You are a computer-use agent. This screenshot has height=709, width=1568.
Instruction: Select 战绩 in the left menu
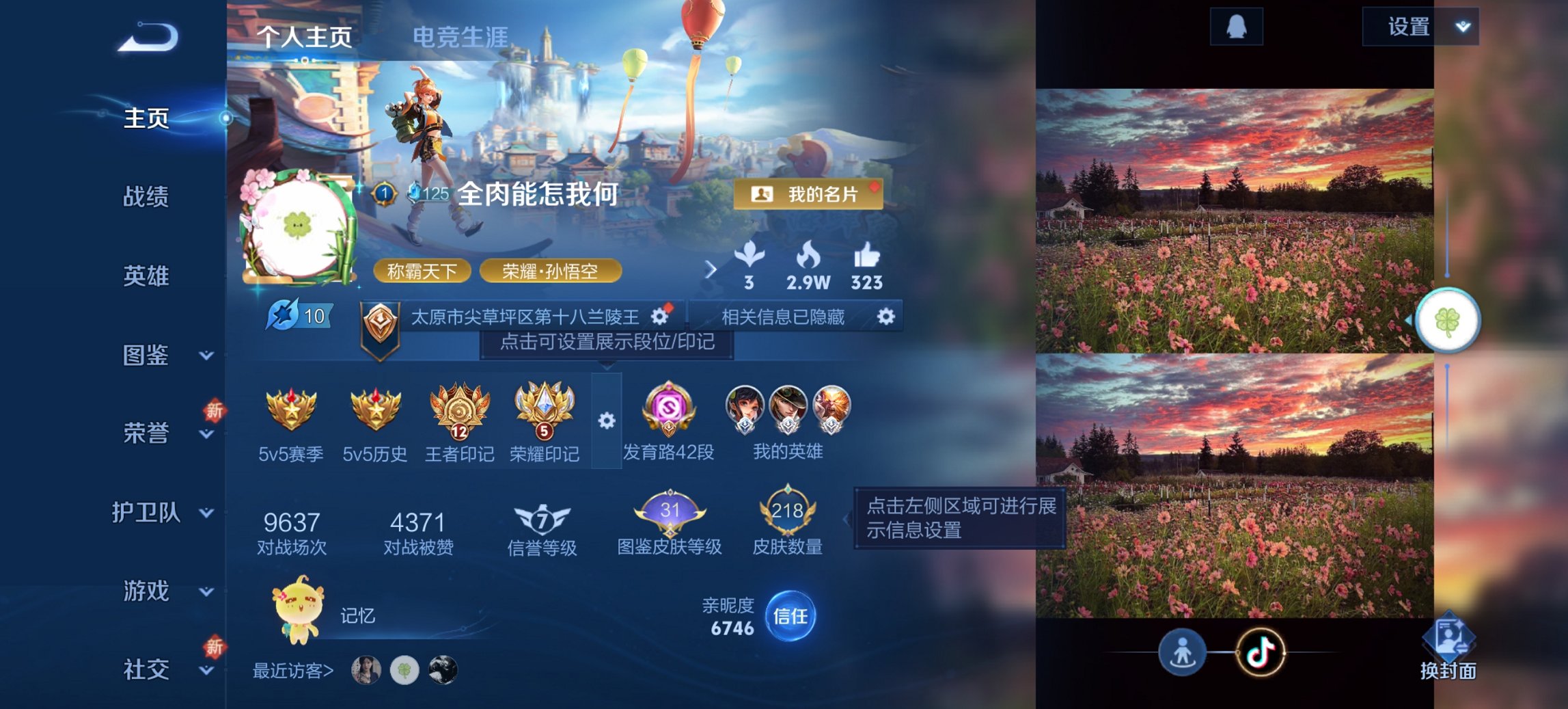pos(146,198)
